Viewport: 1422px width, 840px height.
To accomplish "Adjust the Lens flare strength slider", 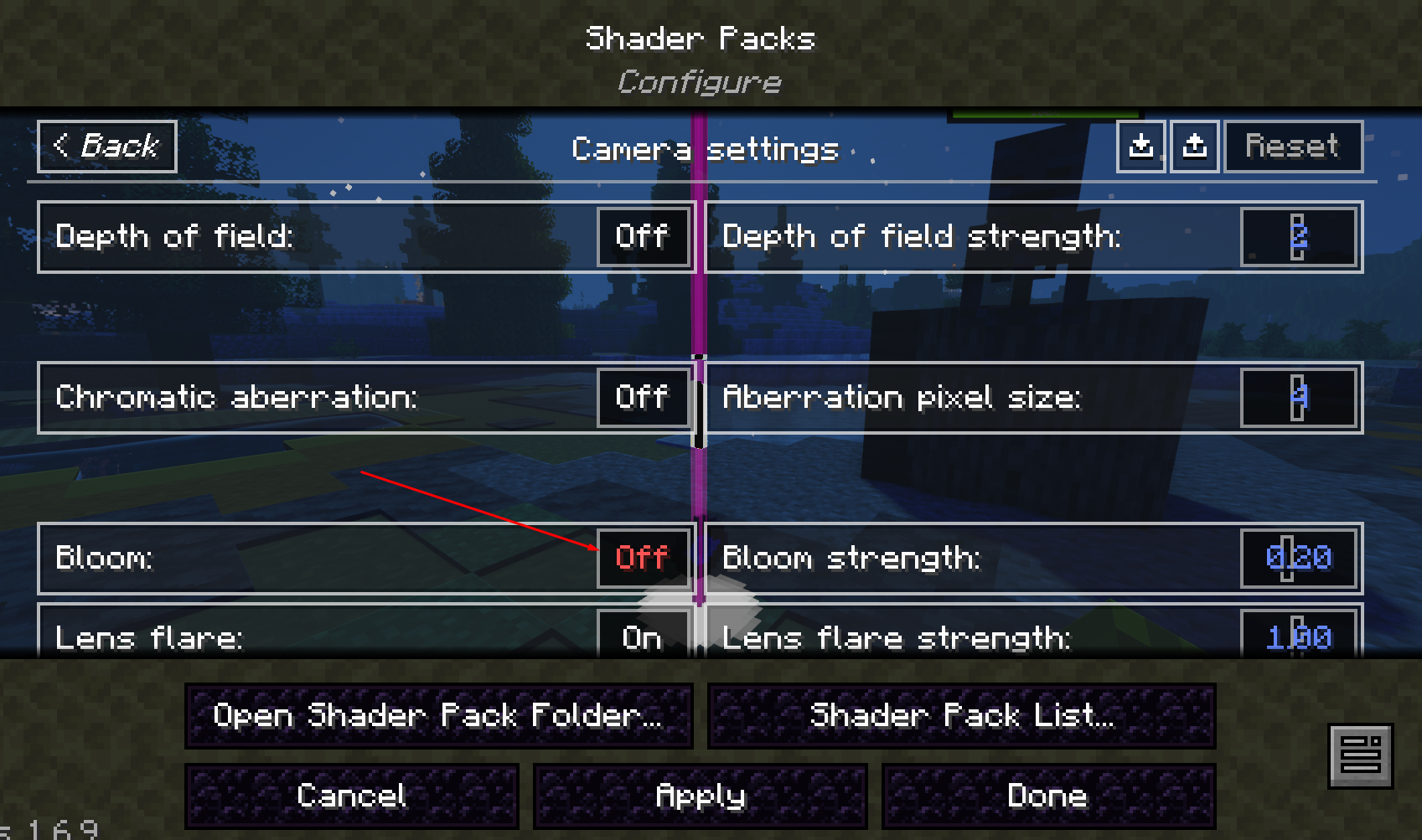I will (1298, 638).
